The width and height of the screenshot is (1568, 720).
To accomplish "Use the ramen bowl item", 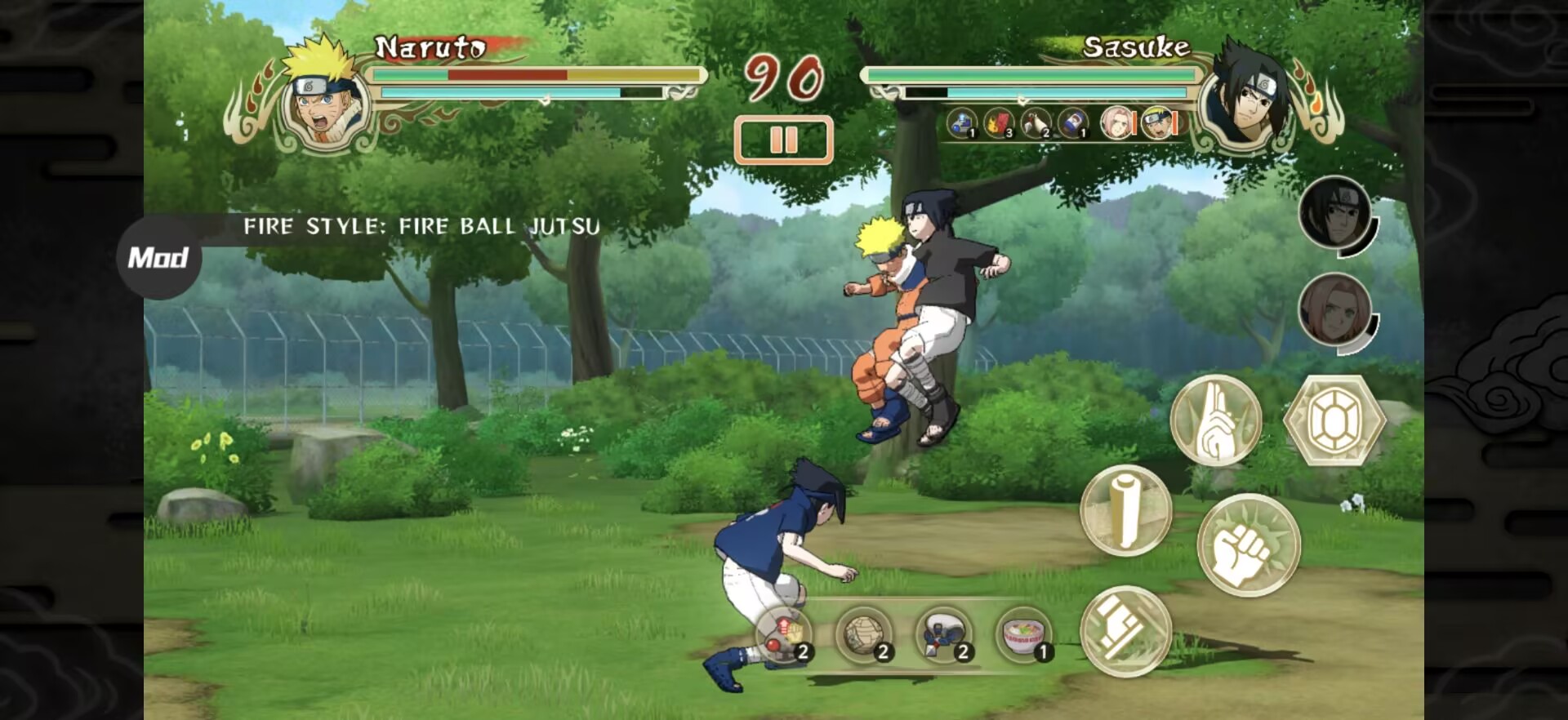I will (x=1024, y=634).
